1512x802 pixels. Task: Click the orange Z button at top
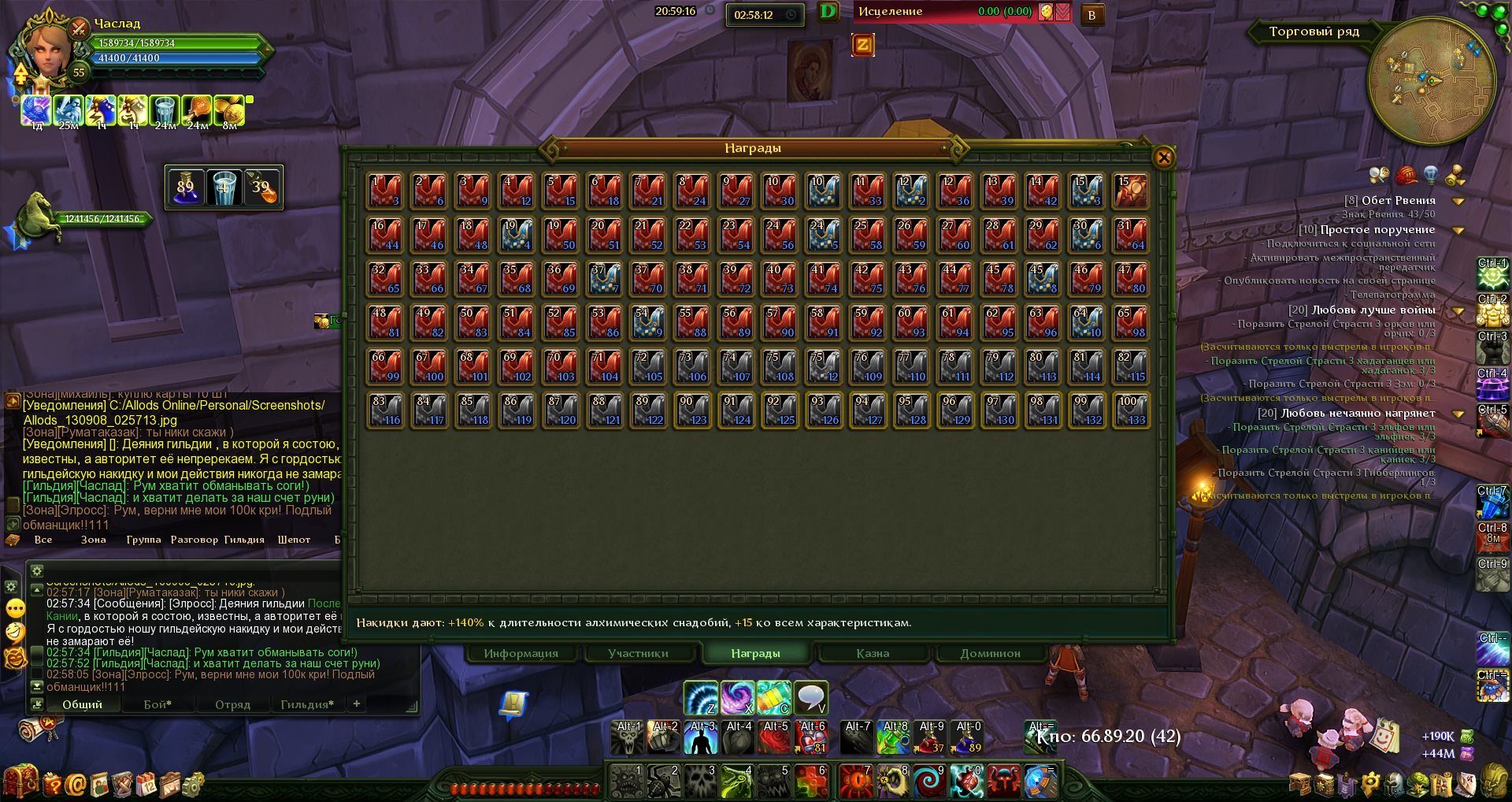pos(862,45)
